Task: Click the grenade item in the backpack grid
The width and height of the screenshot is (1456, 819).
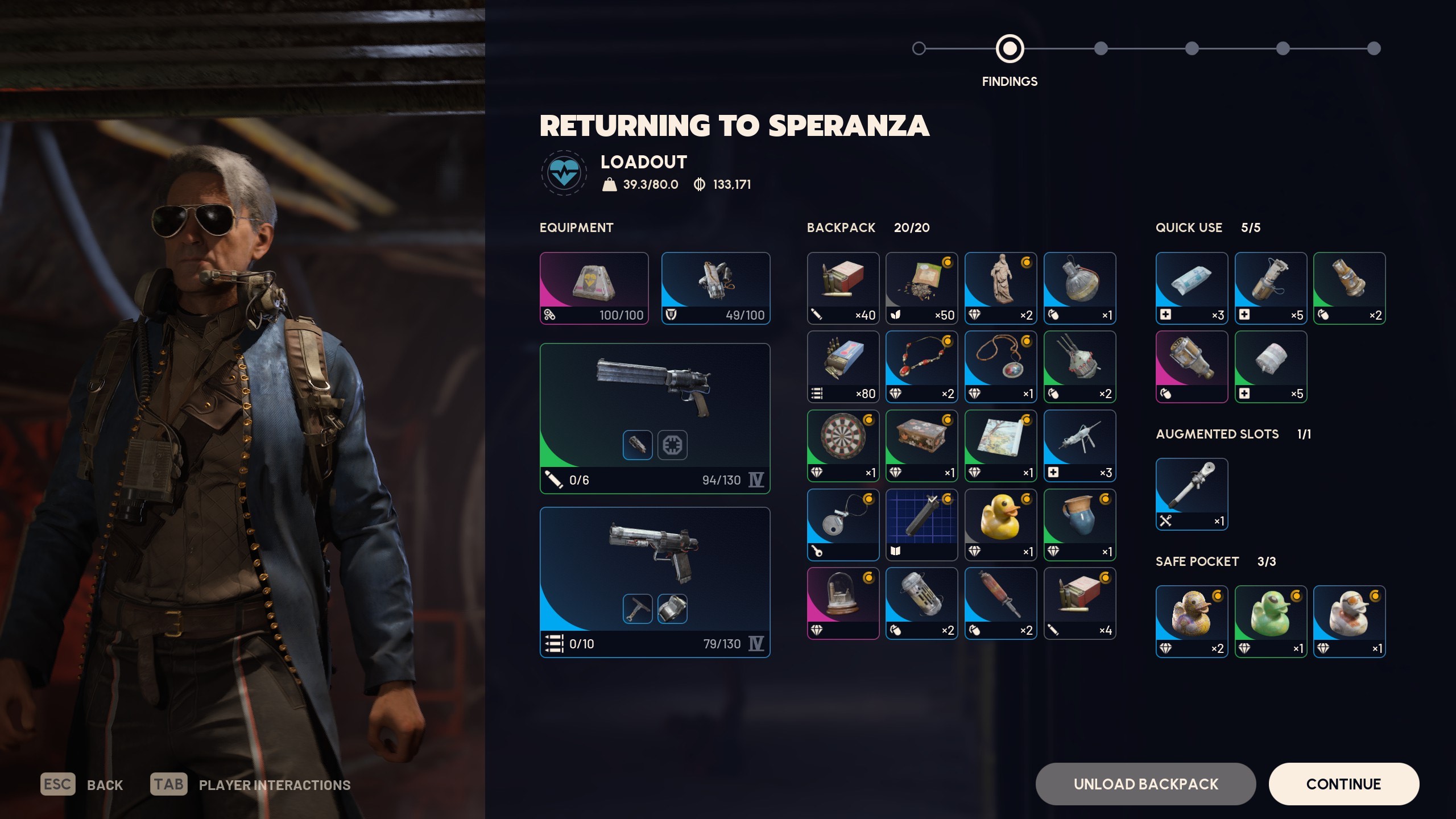Action: click(1079, 287)
